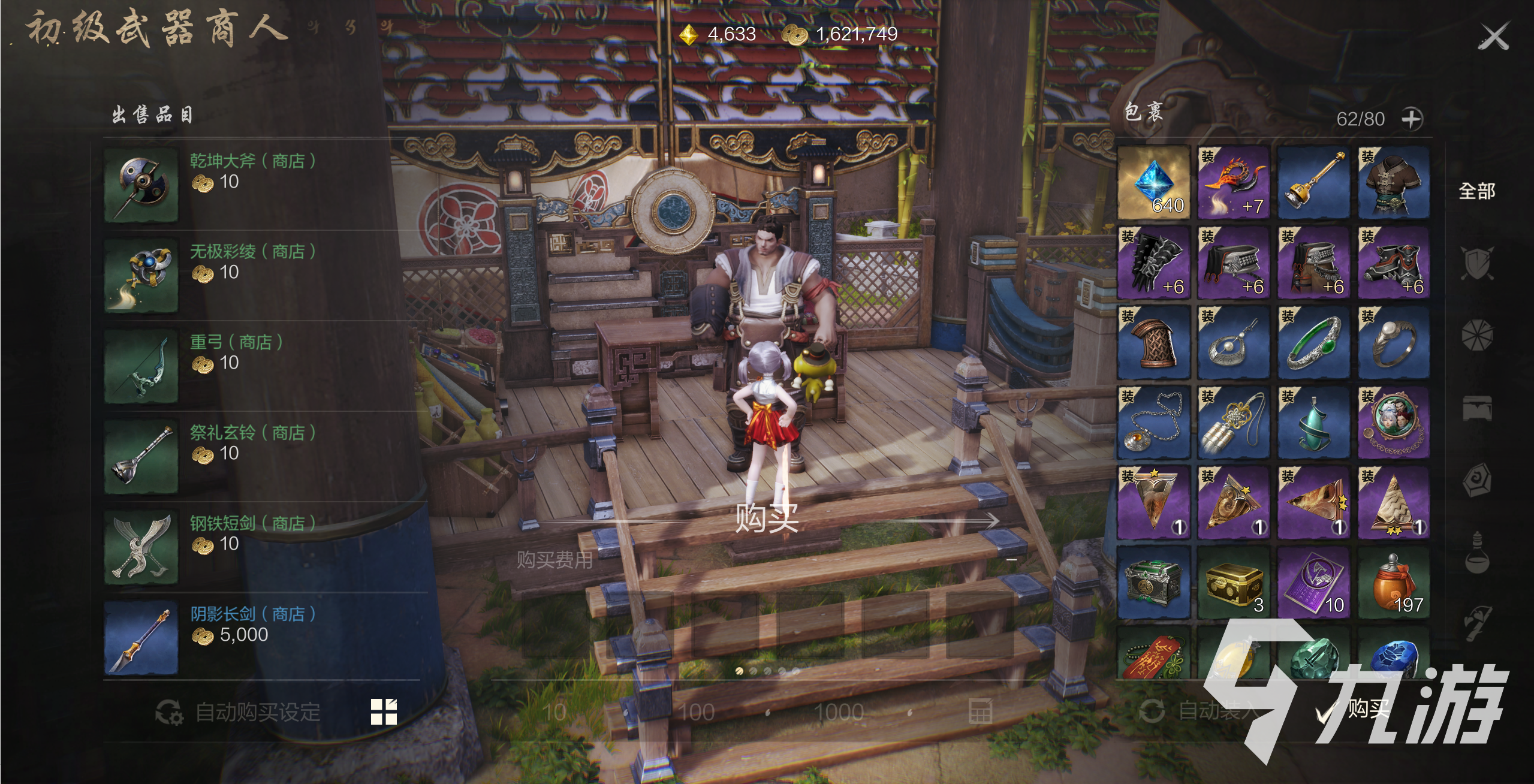Click the green jade bracelet slot
The height and width of the screenshot is (784, 1534).
point(1313,342)
